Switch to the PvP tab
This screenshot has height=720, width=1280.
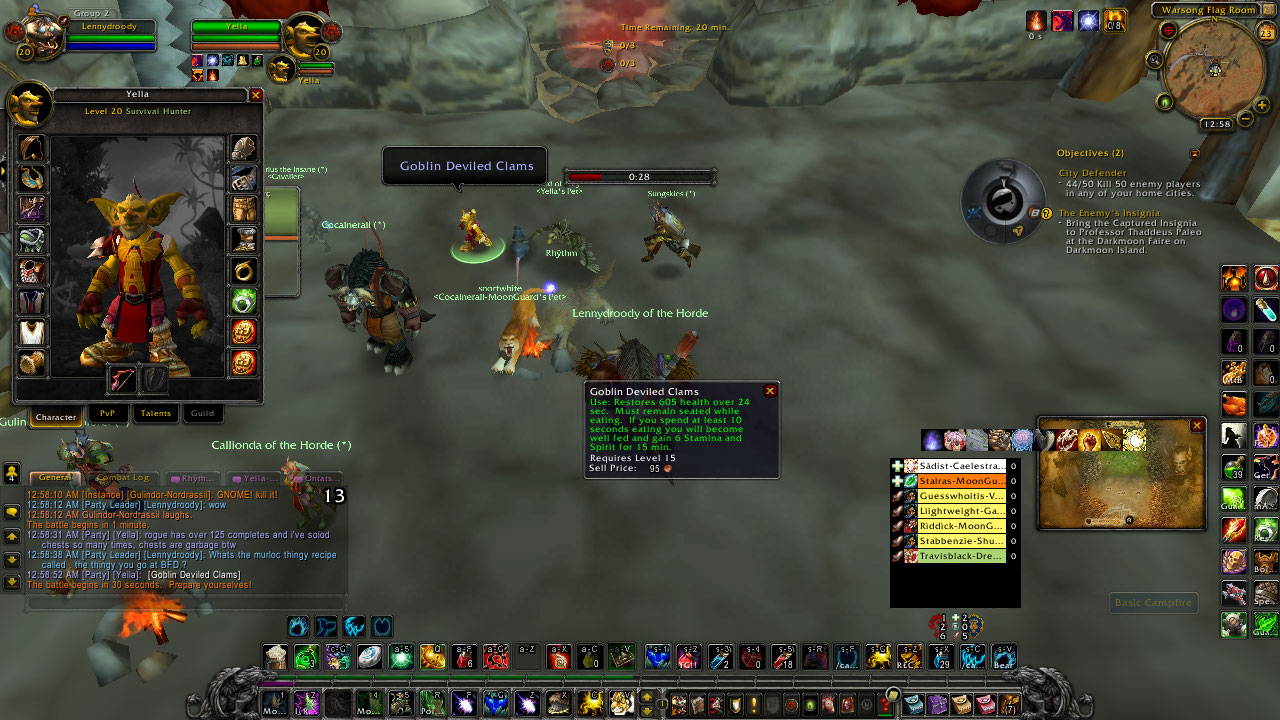107,413
